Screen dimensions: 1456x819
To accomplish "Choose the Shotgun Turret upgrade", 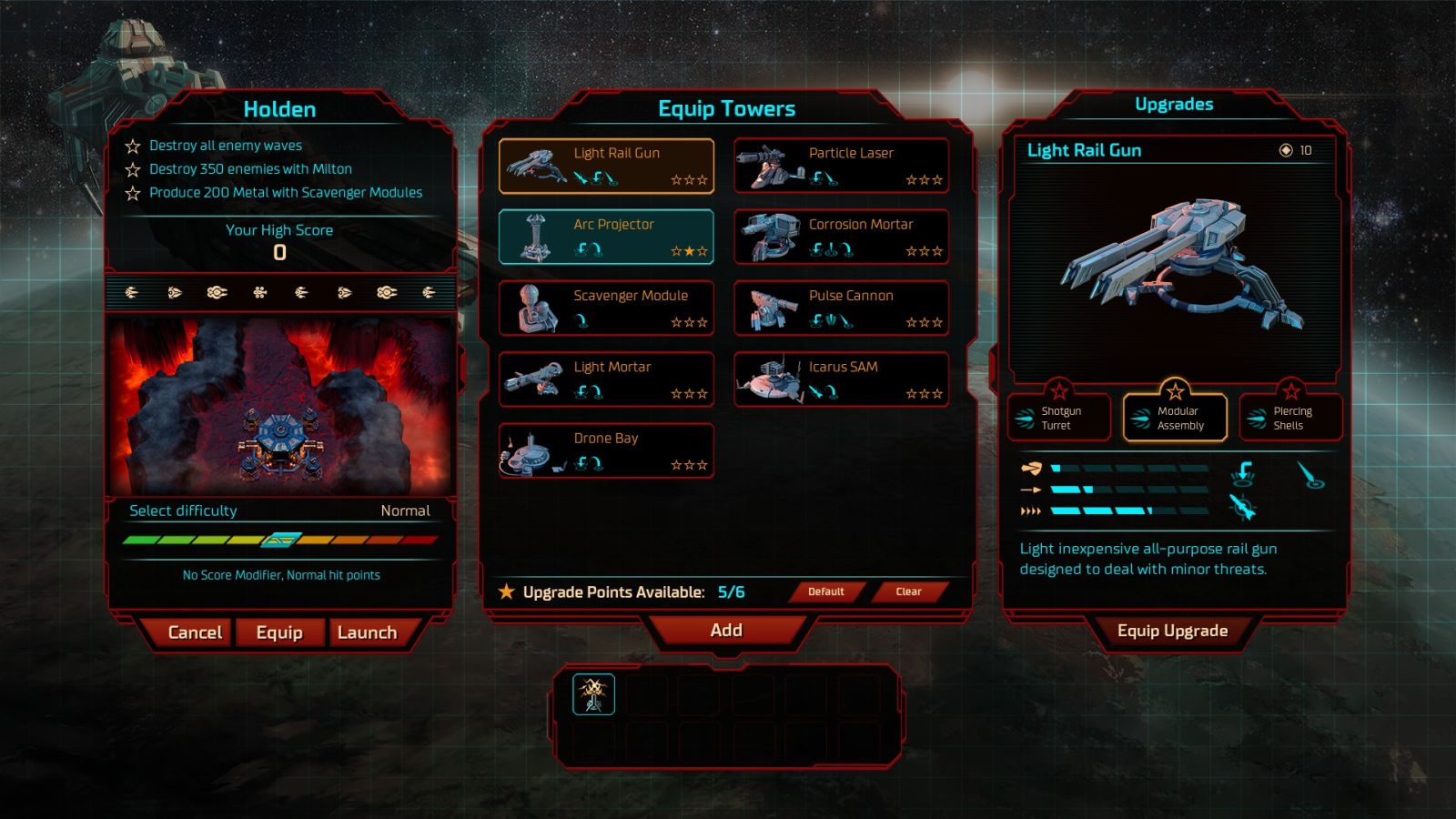I will coord(1059,418).
